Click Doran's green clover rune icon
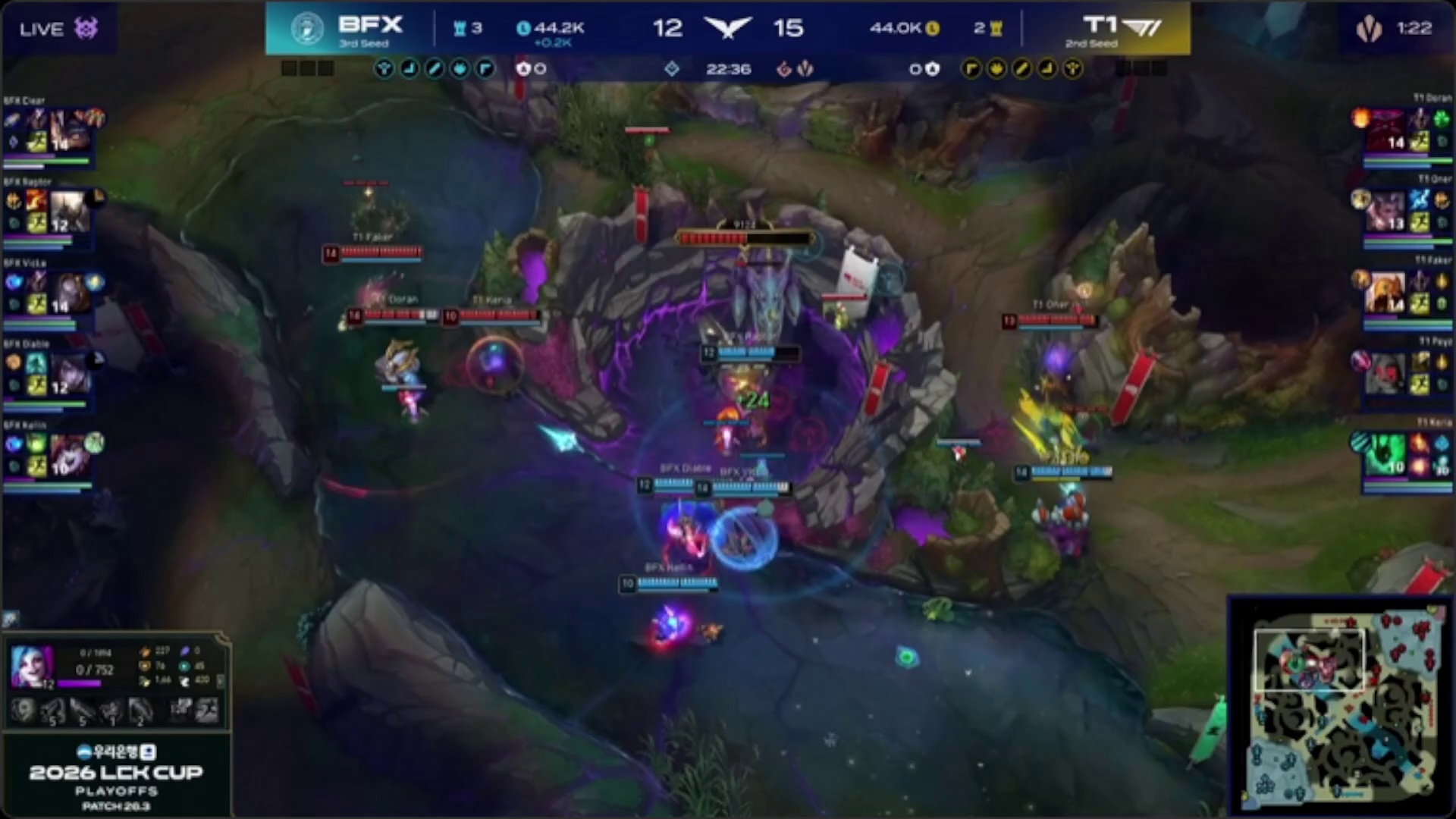 (x=1441, y=118)
